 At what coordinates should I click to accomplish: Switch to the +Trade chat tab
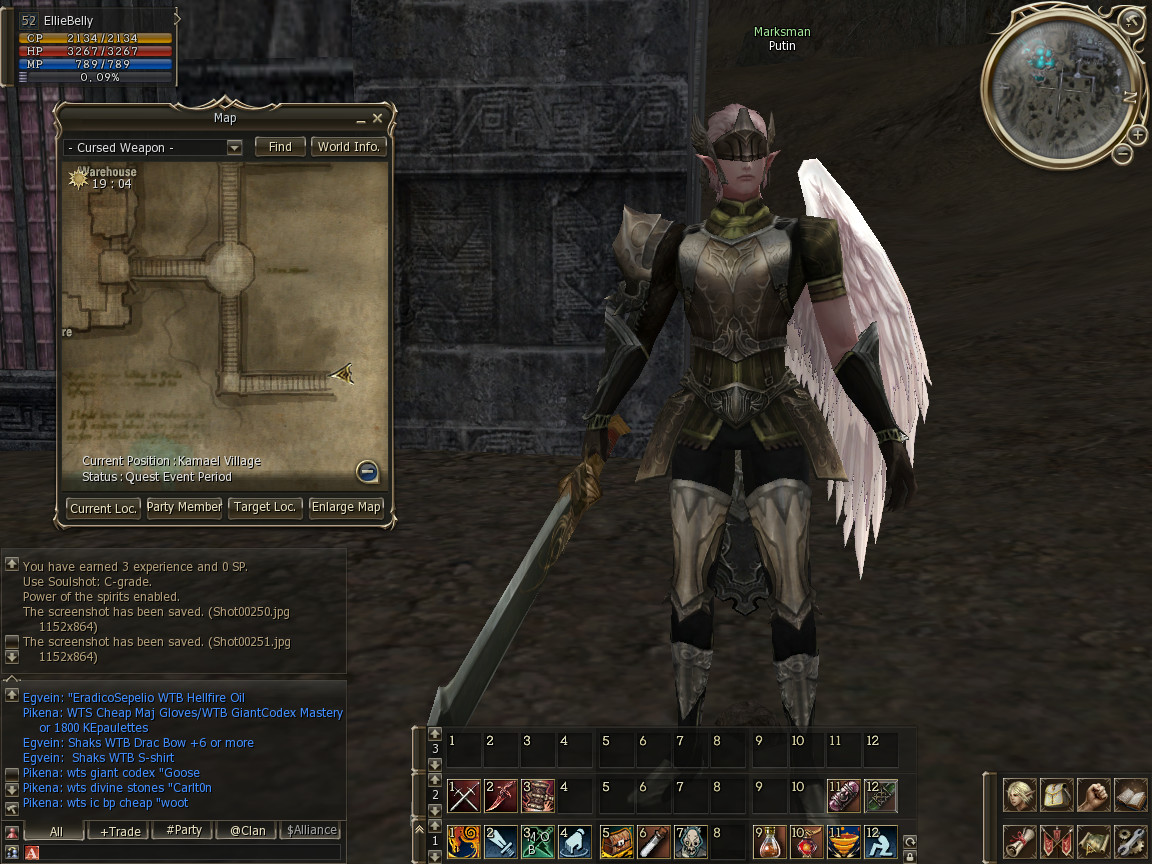(x=118, y=831)
